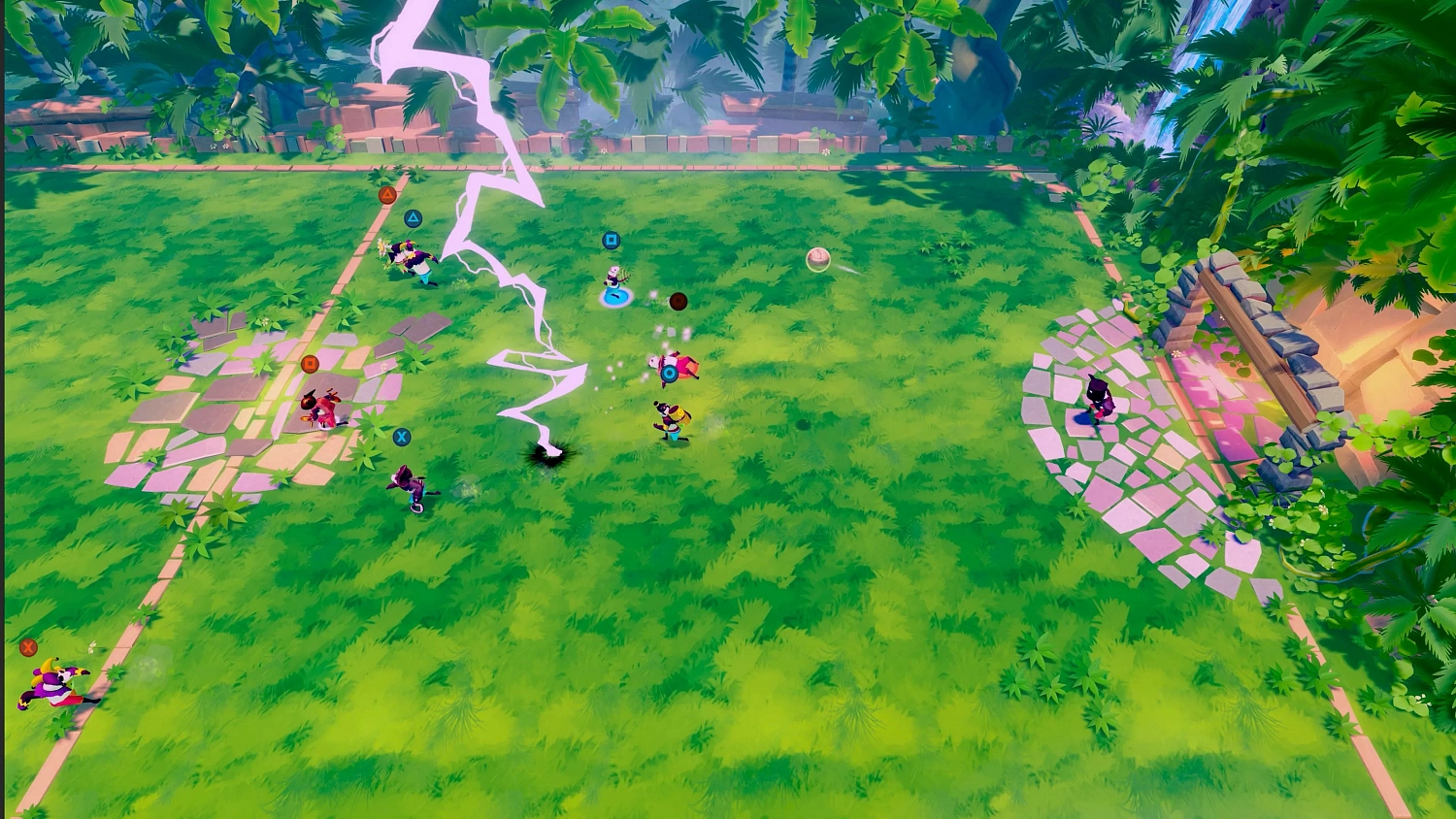The image size is (1456, 819).
Task: Click the floating ball near the top center
Action: [818, 258]
